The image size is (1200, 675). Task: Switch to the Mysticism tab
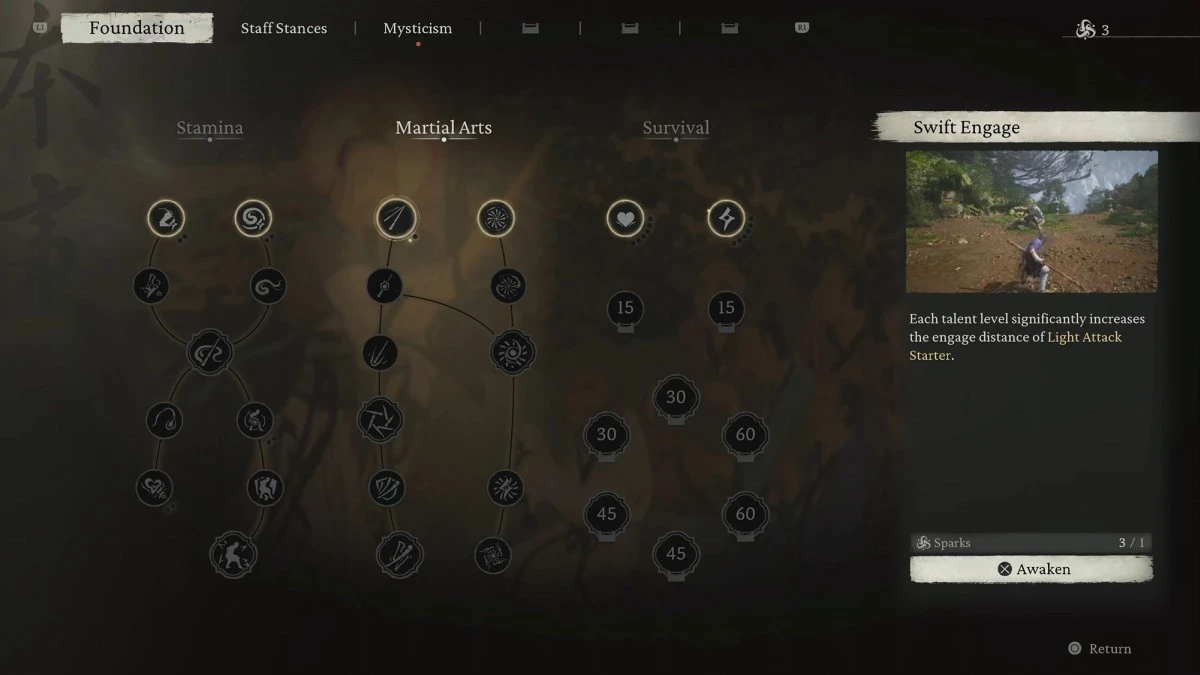click(418, 28)
